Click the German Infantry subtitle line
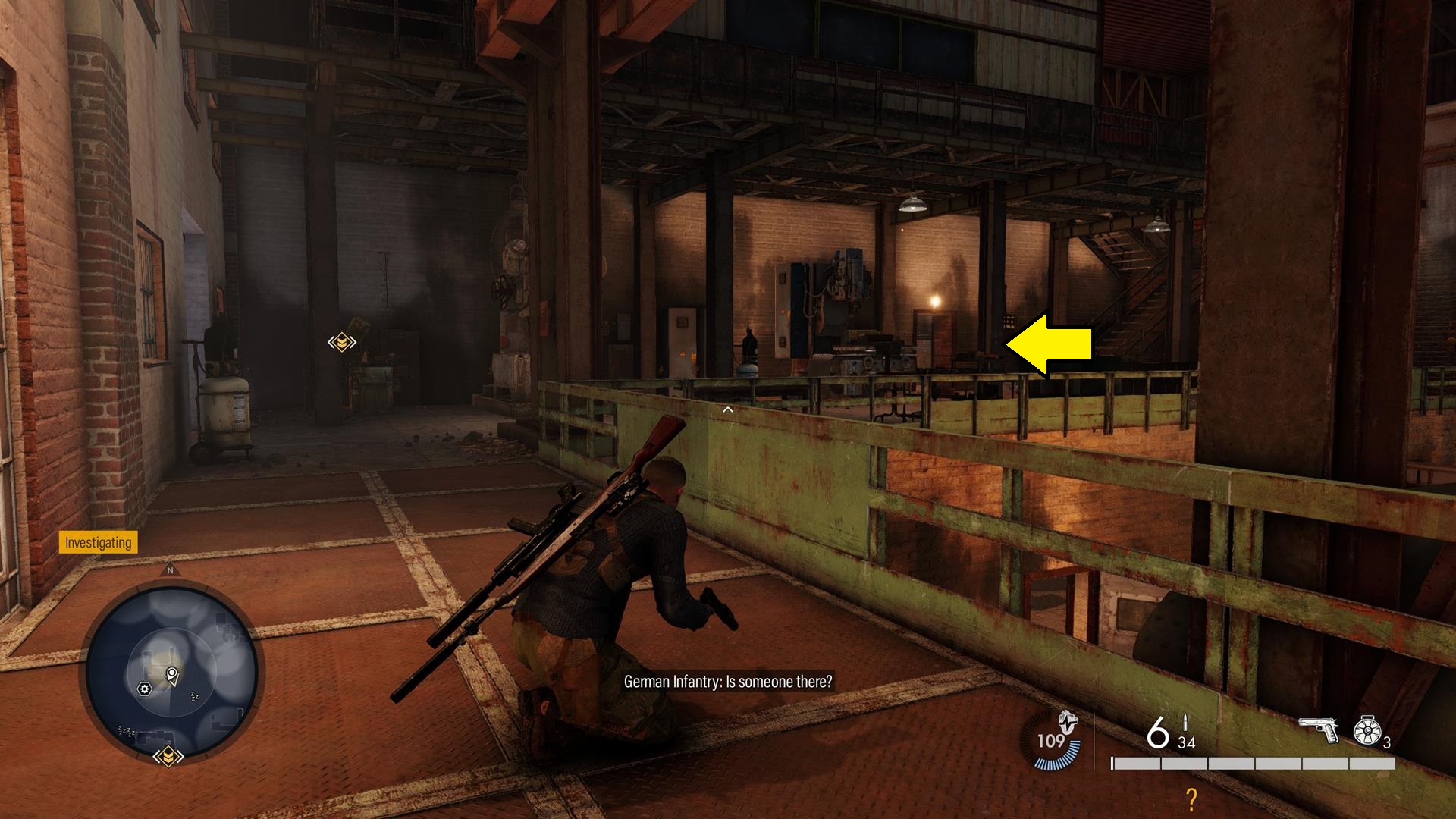Viewport: 1456px width, 819px height. tap(727, 681)
